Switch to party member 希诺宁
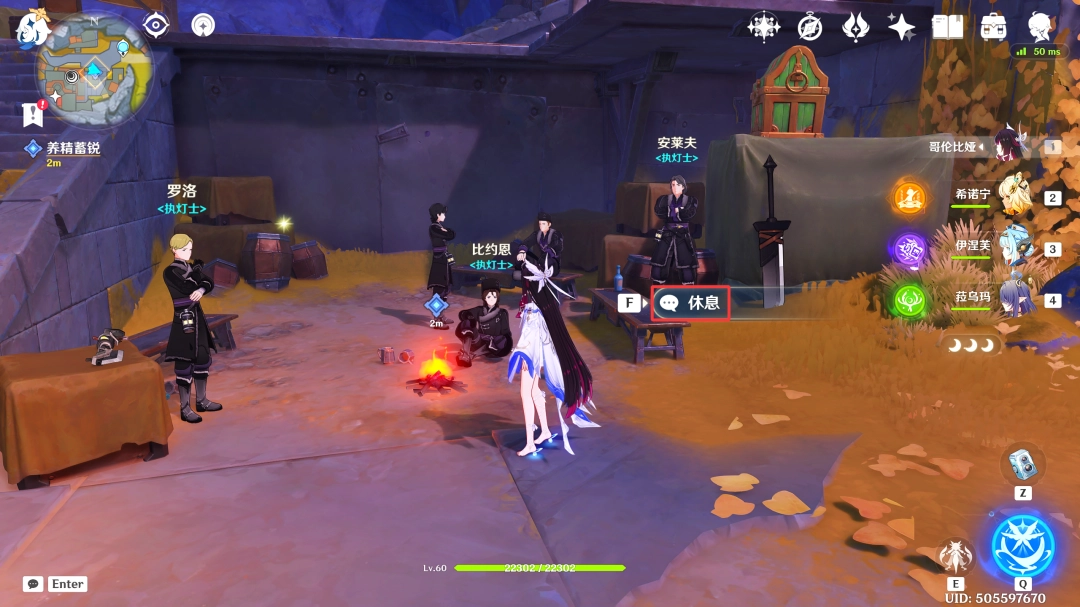This screenshot has width=1080, height=607. 1014,196
